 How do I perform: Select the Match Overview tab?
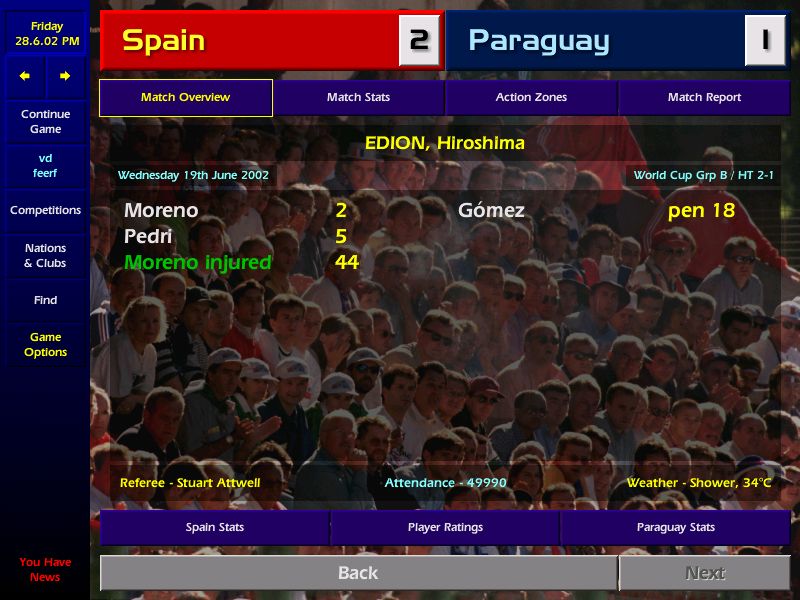click(x=185, y=97)
